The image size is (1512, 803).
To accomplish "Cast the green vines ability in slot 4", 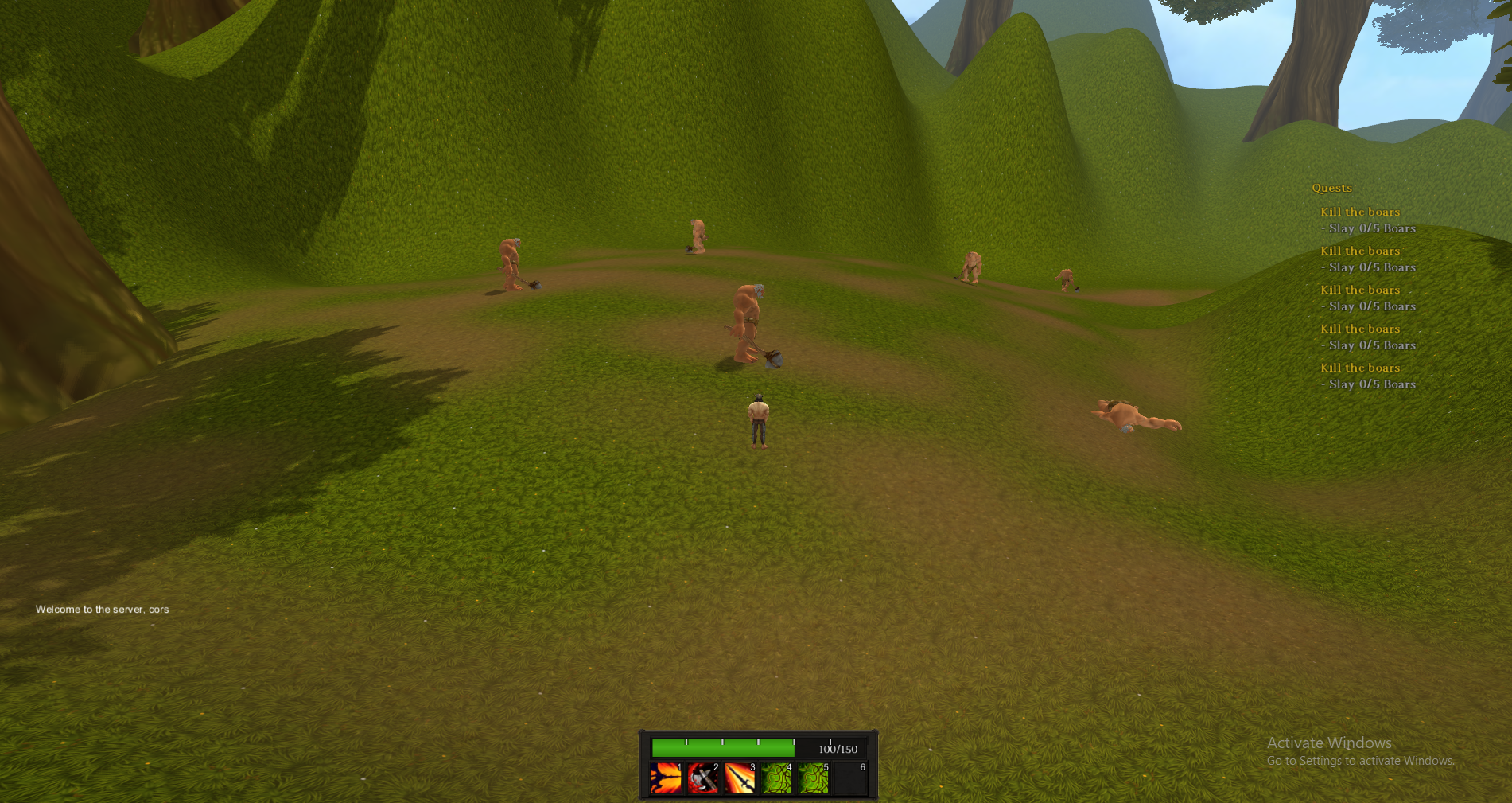I will coord(776,778).
